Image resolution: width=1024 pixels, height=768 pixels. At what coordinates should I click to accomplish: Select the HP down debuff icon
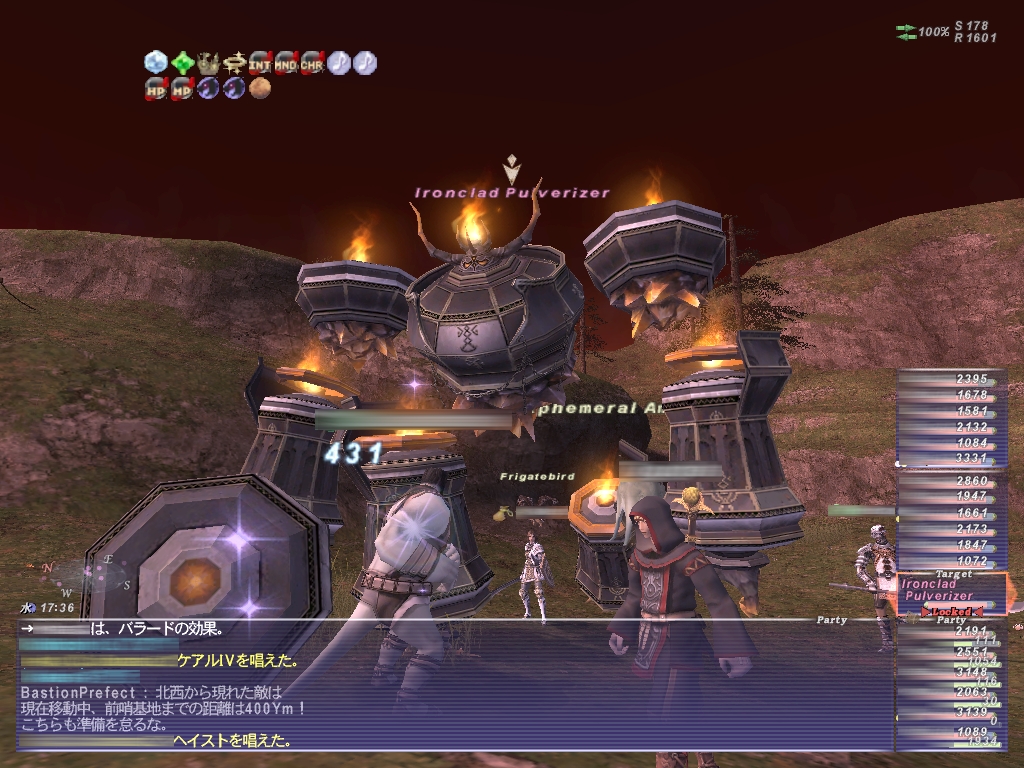pyautogui.click(x=155, y=88)
